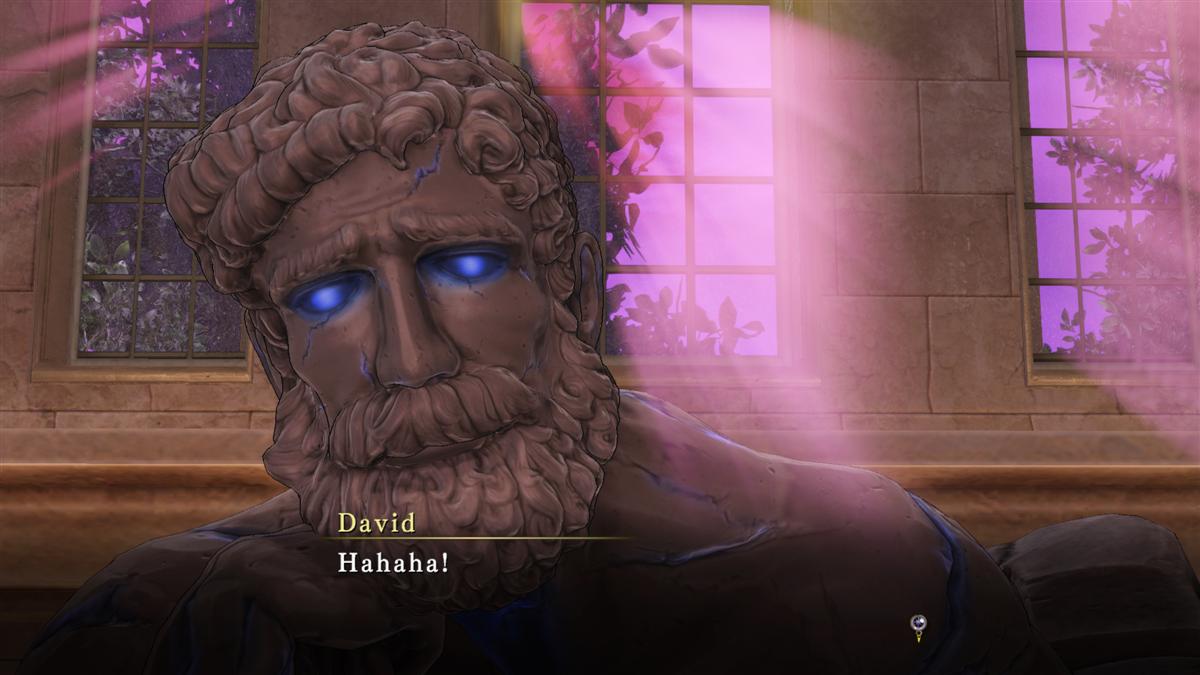Click the orb dialogue-advance indicator
Image resolution: width=1200 pixels, height=675 pixels.
[916, 625]
